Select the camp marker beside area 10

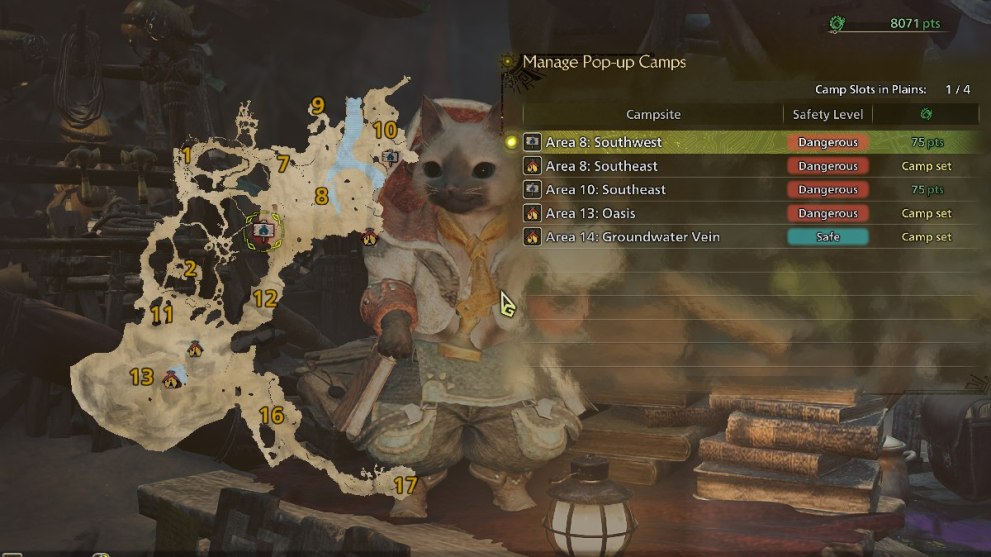tap(389, 156)
